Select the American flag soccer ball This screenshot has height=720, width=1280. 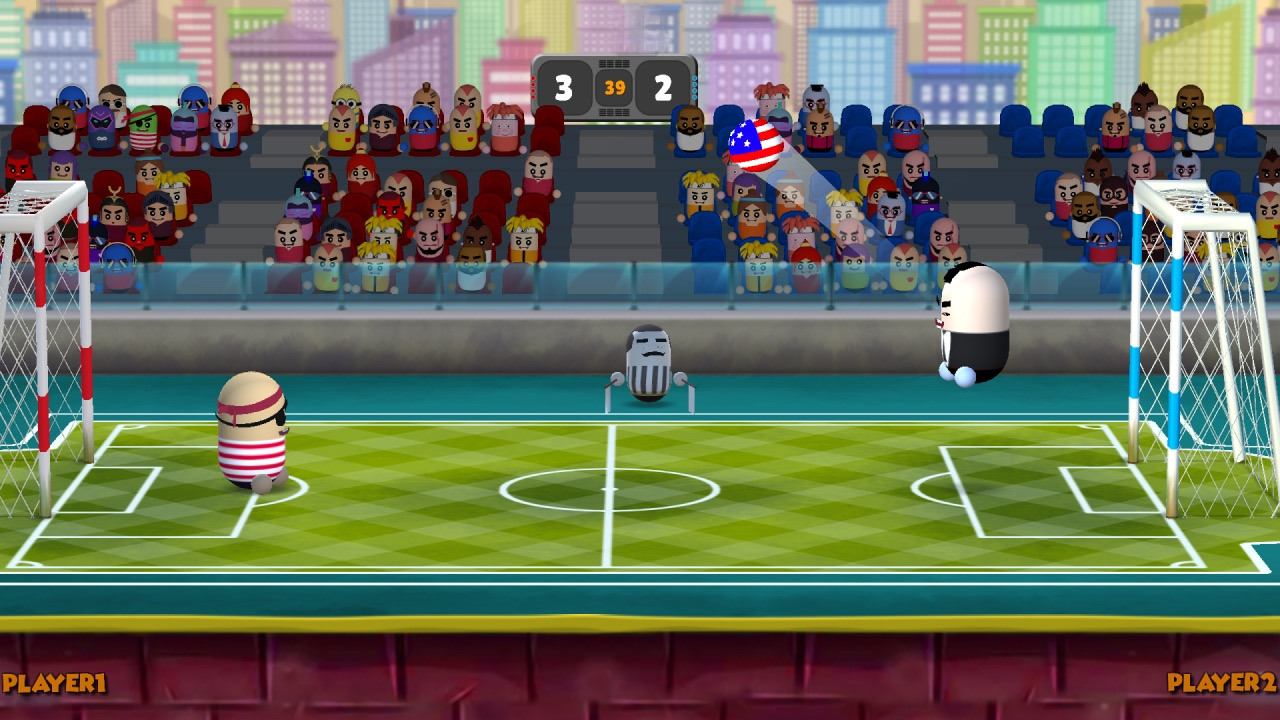(x=757, y=146)
